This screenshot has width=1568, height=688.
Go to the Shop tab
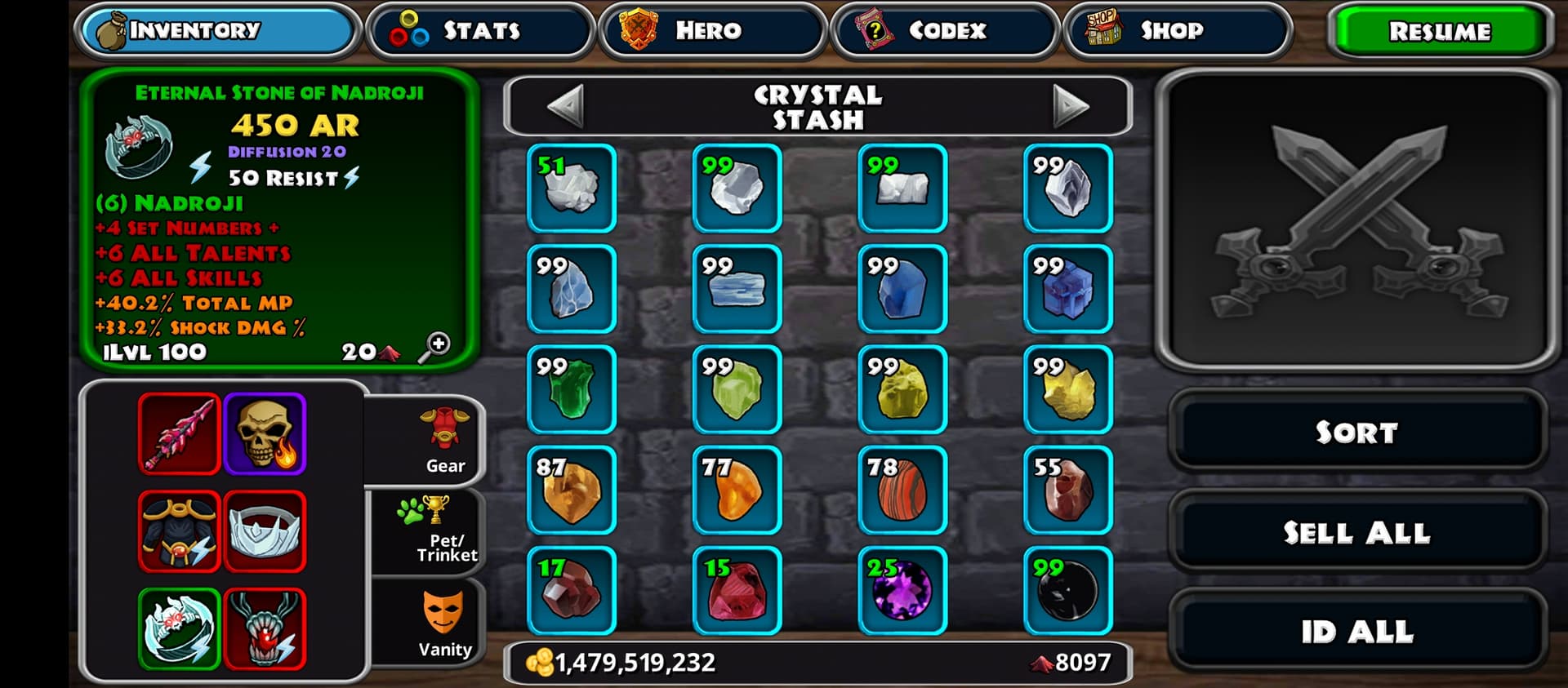coord(1176,31)
